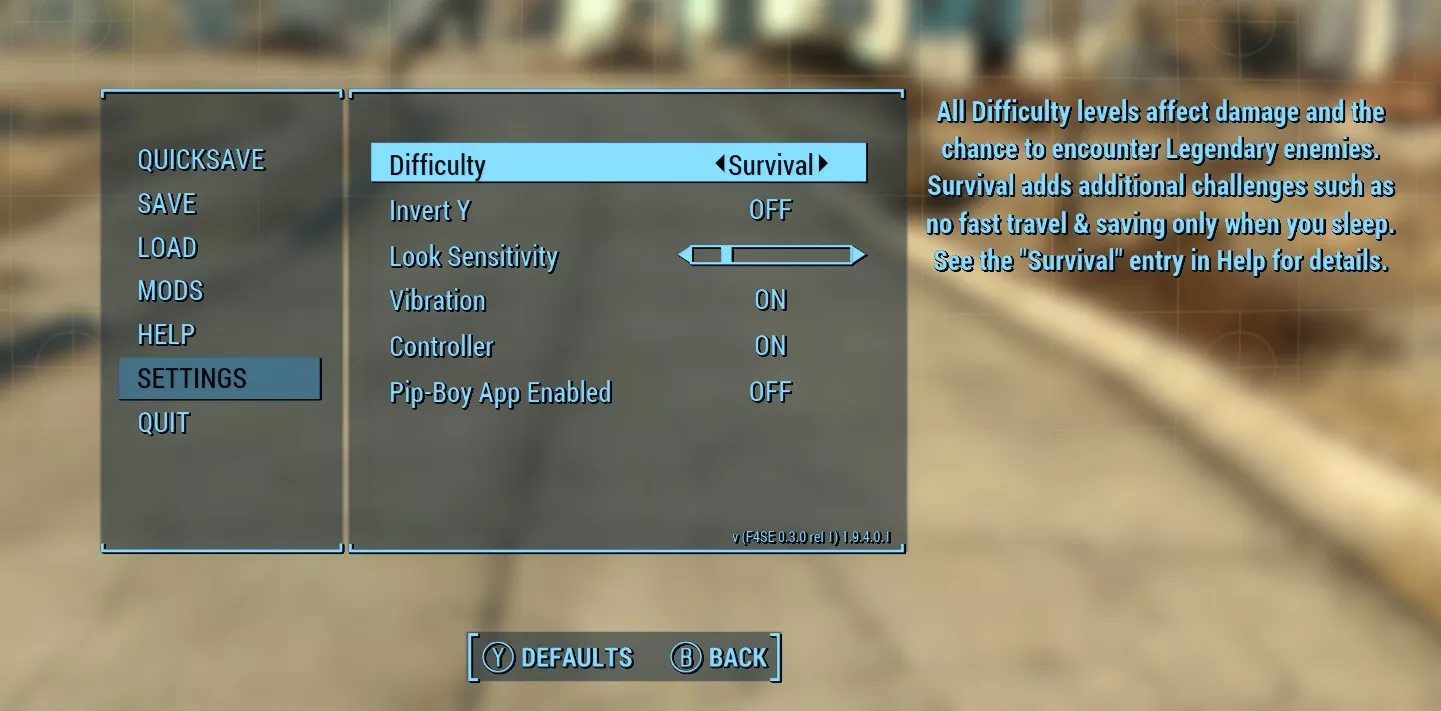1441x711 pixels.
Task: Toggle the Controller setting
Action: pyautogui.click(x=770, y=347)
